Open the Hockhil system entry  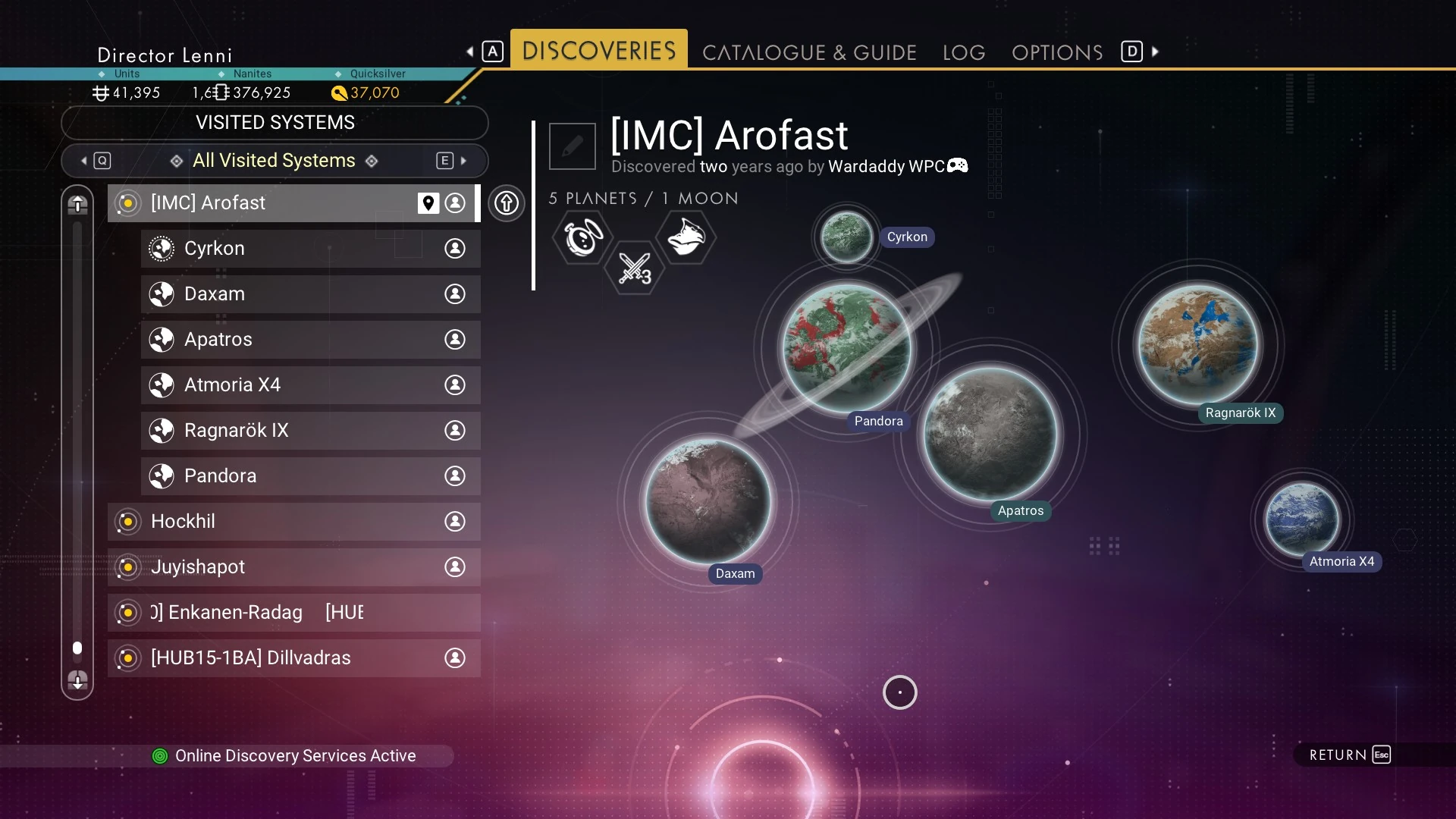pos(293,522)
